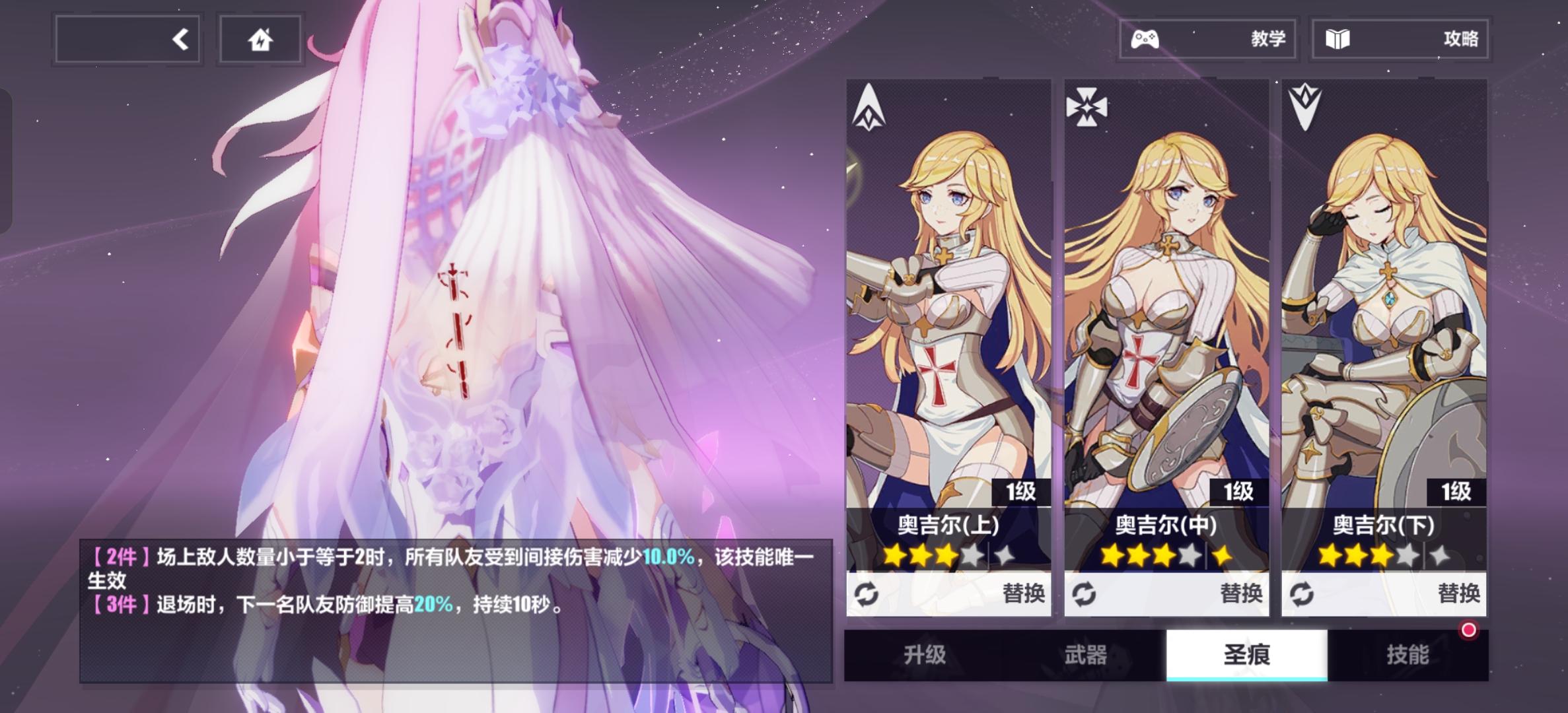Click the refresh swap icon under 奥吉尔(中)

click(x=1085, y=594)
